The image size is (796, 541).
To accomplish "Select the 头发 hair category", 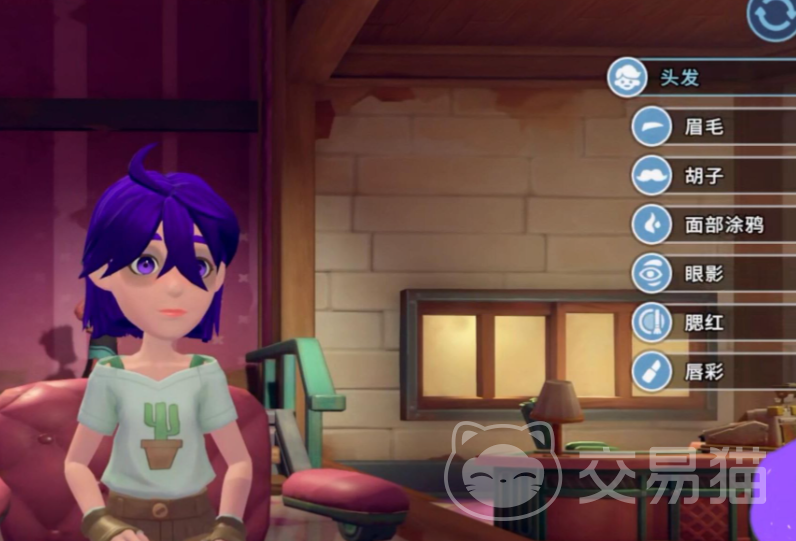I will pos(680,77).
